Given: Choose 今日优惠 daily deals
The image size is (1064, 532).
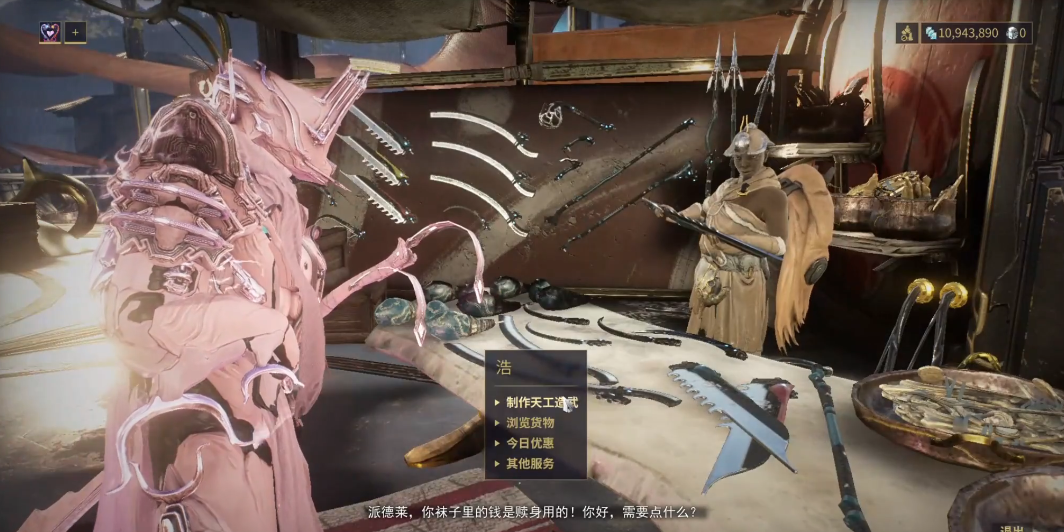Looking at the screenshot, I should point(530,443).
